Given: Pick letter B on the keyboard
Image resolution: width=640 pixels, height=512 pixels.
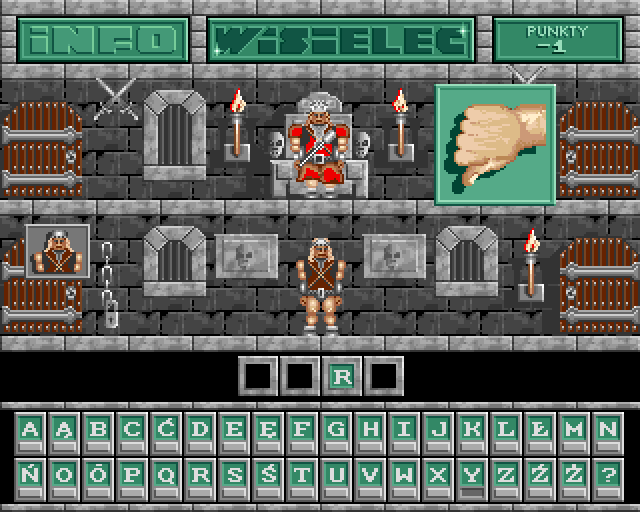Looking at the screenshot, I should 98,430.
